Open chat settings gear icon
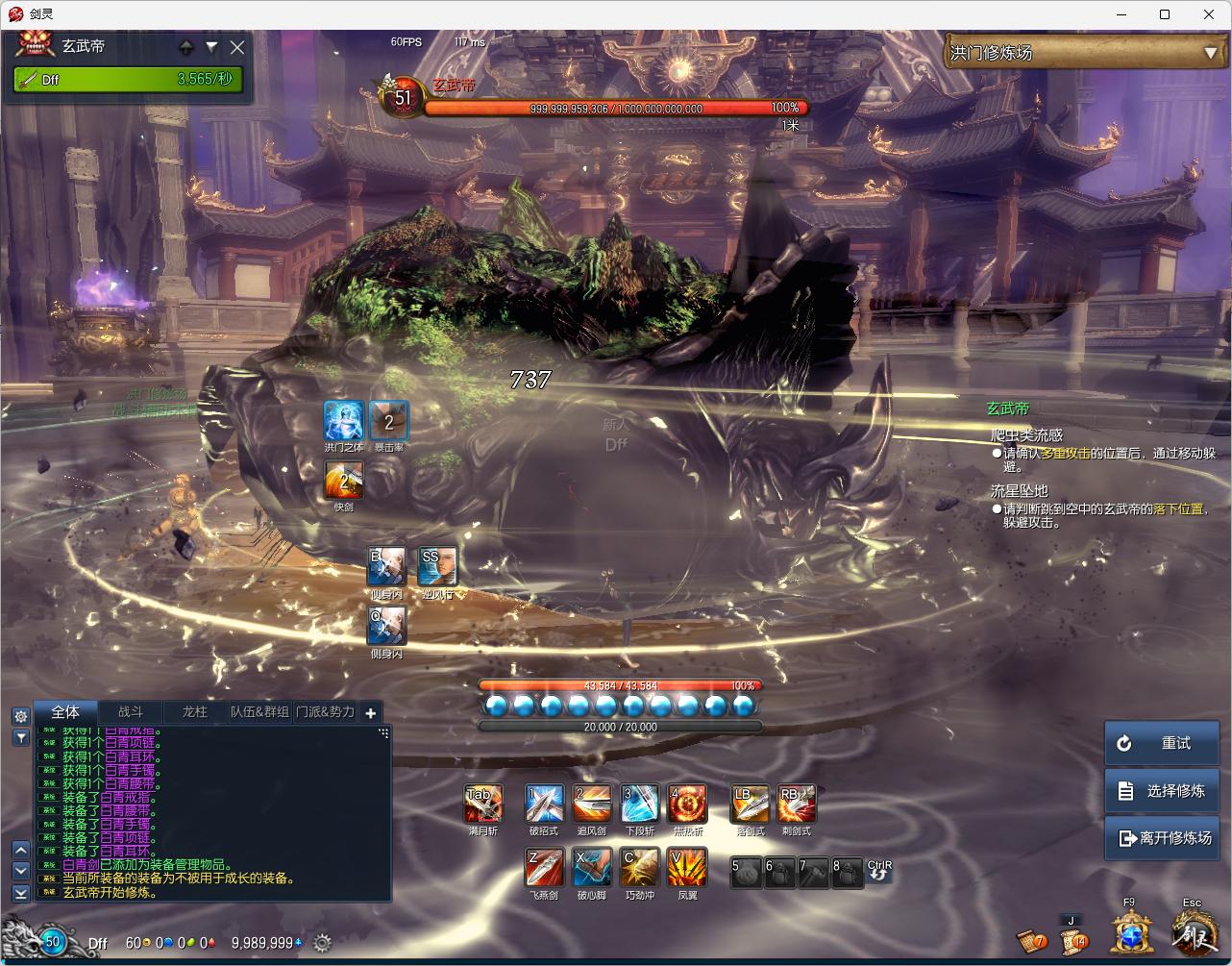 point(20,716)
